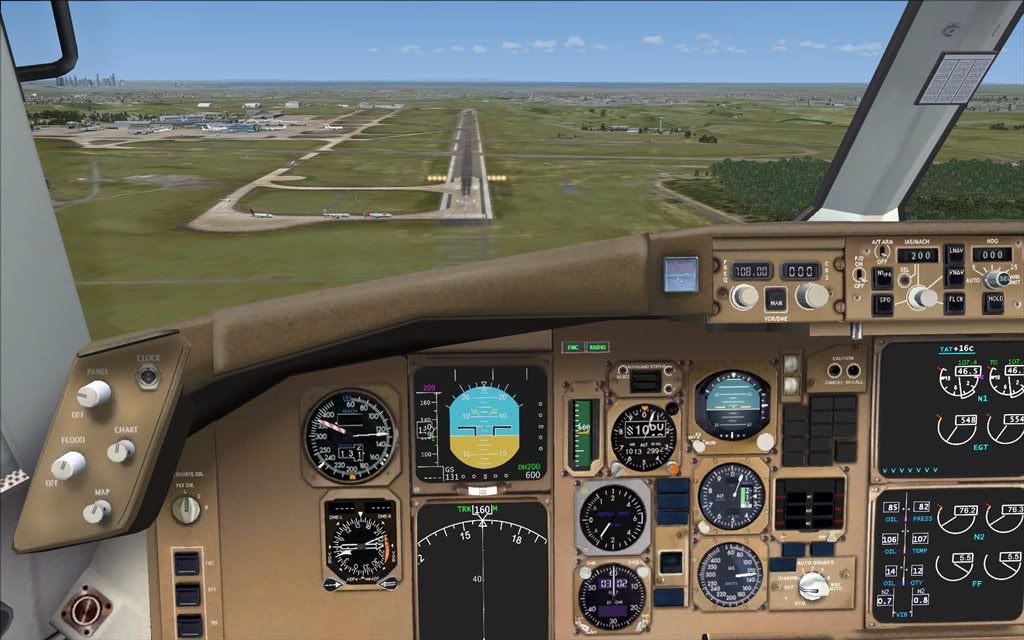
Task: Flip the F/D flight director switch
Action: coord(858,274)
